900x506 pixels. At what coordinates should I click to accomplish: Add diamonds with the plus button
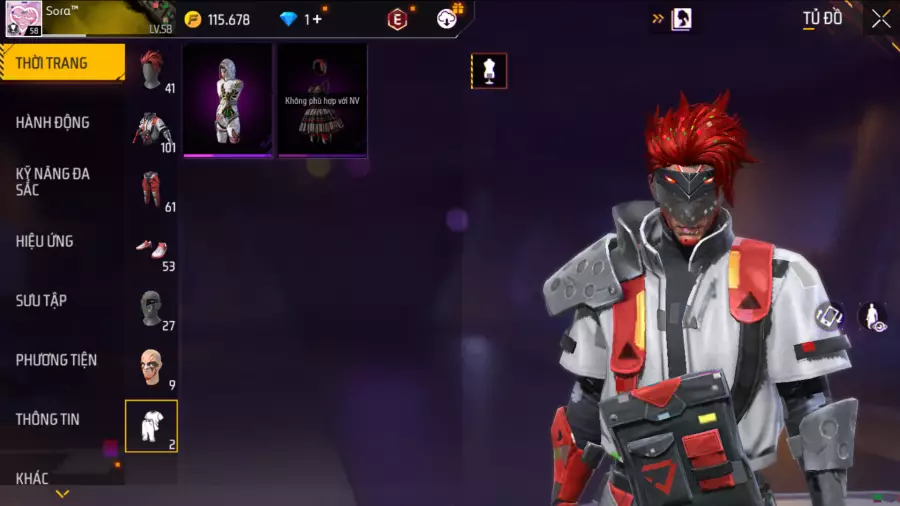pos(317,19)
